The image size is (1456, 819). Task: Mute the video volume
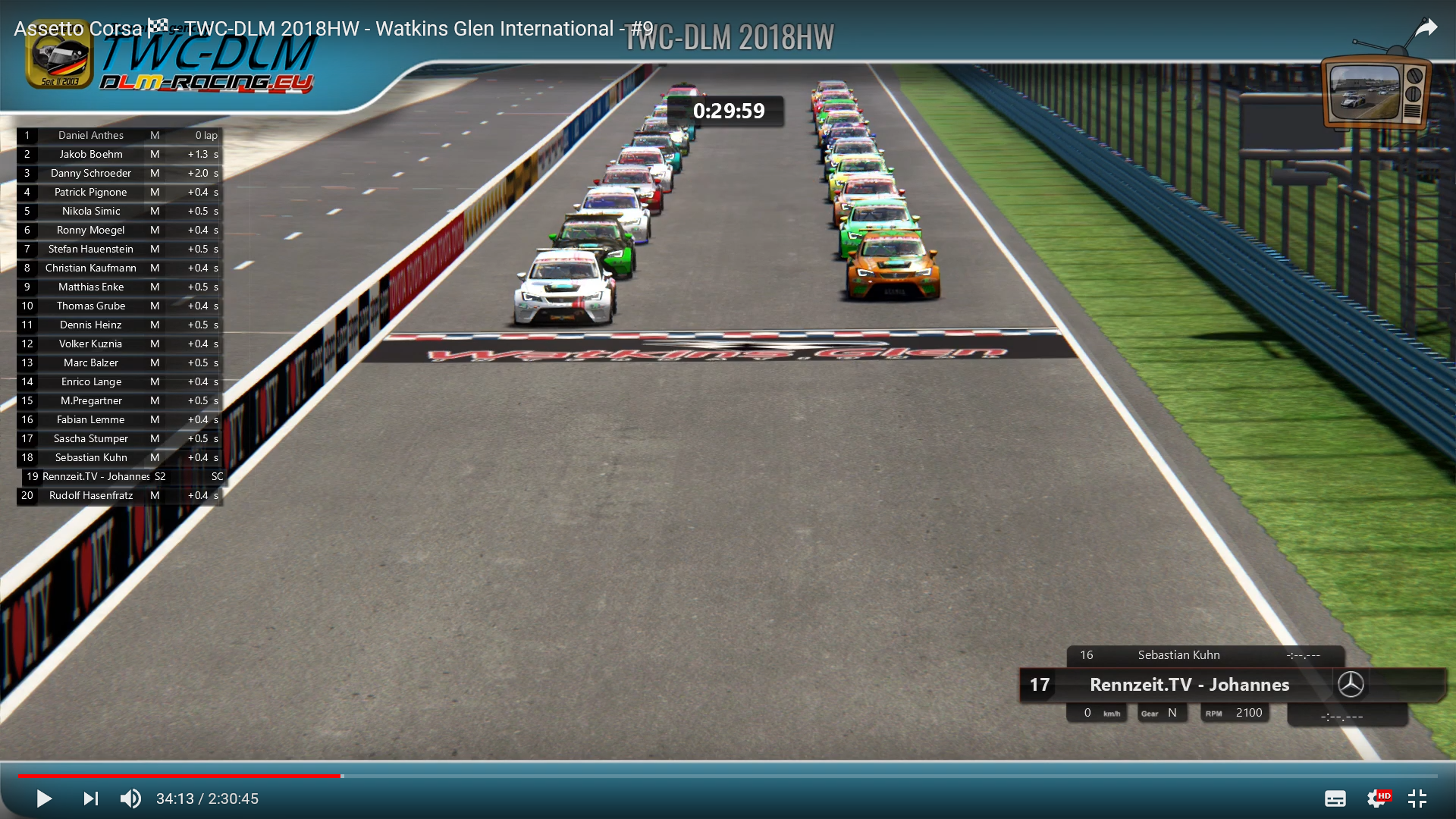click(130, 799)
